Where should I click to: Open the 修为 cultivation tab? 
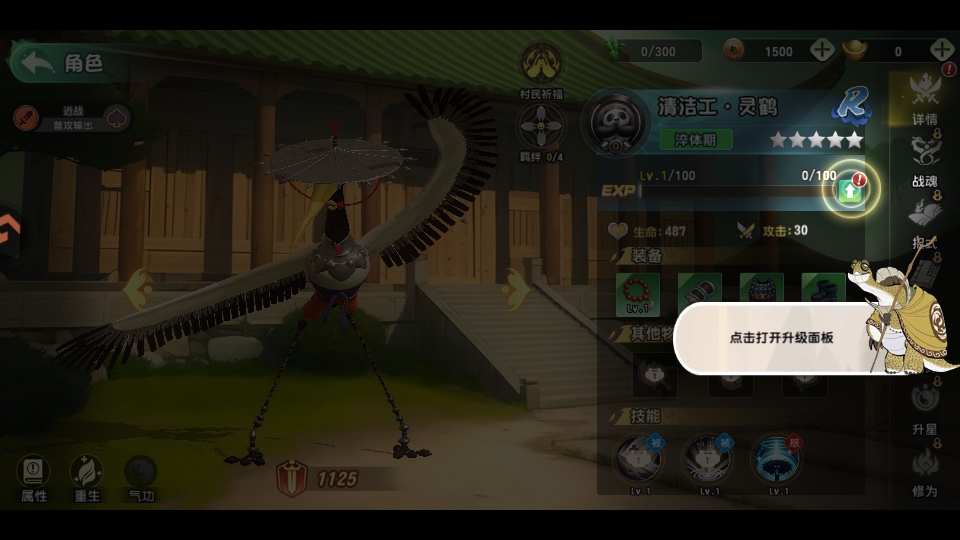click(925, 470)
